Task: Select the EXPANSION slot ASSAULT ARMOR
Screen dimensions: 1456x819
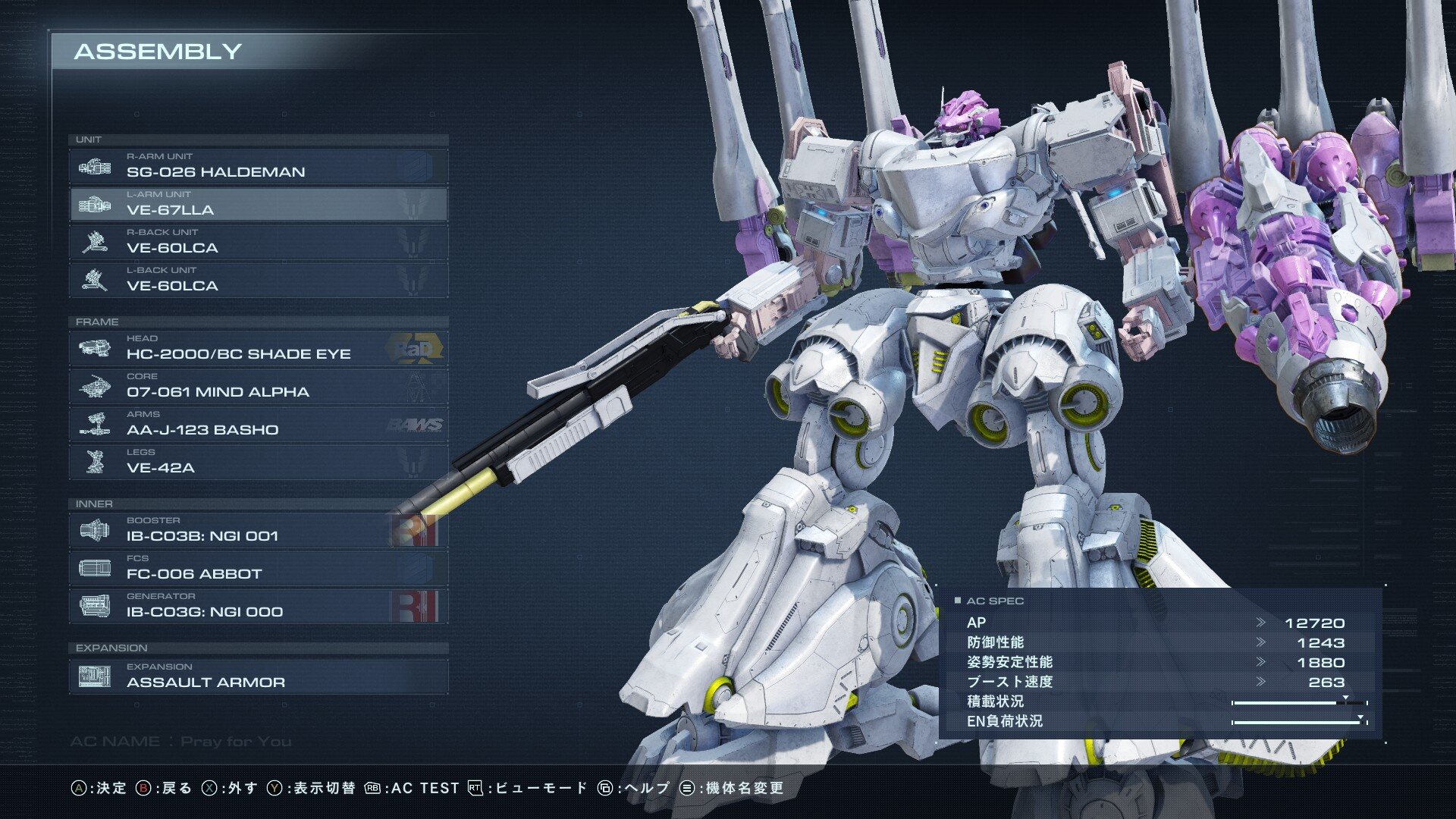Action: pyautogui.click(x=258, y=676)
